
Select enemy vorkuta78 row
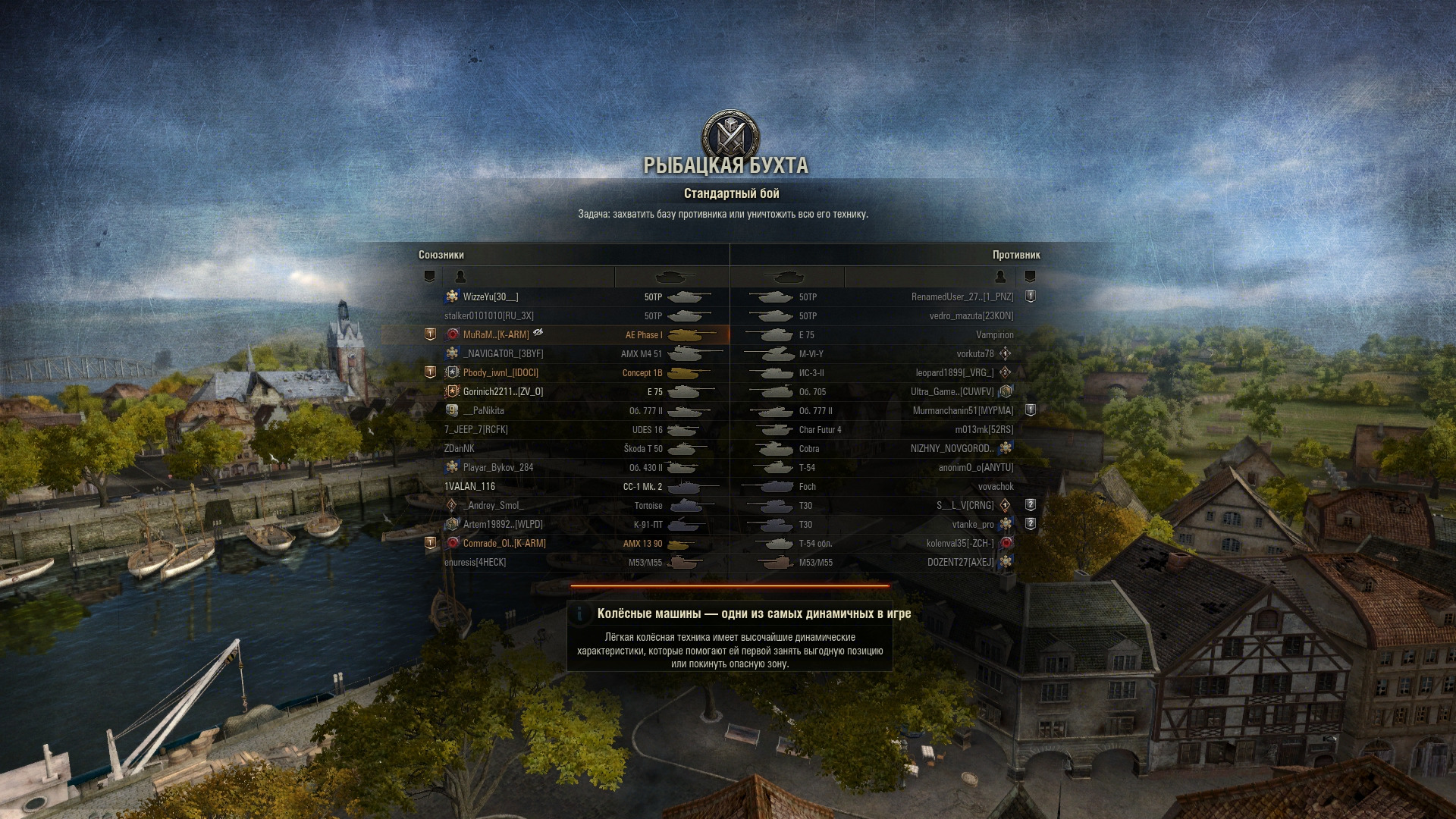click(x=974, y=354)
